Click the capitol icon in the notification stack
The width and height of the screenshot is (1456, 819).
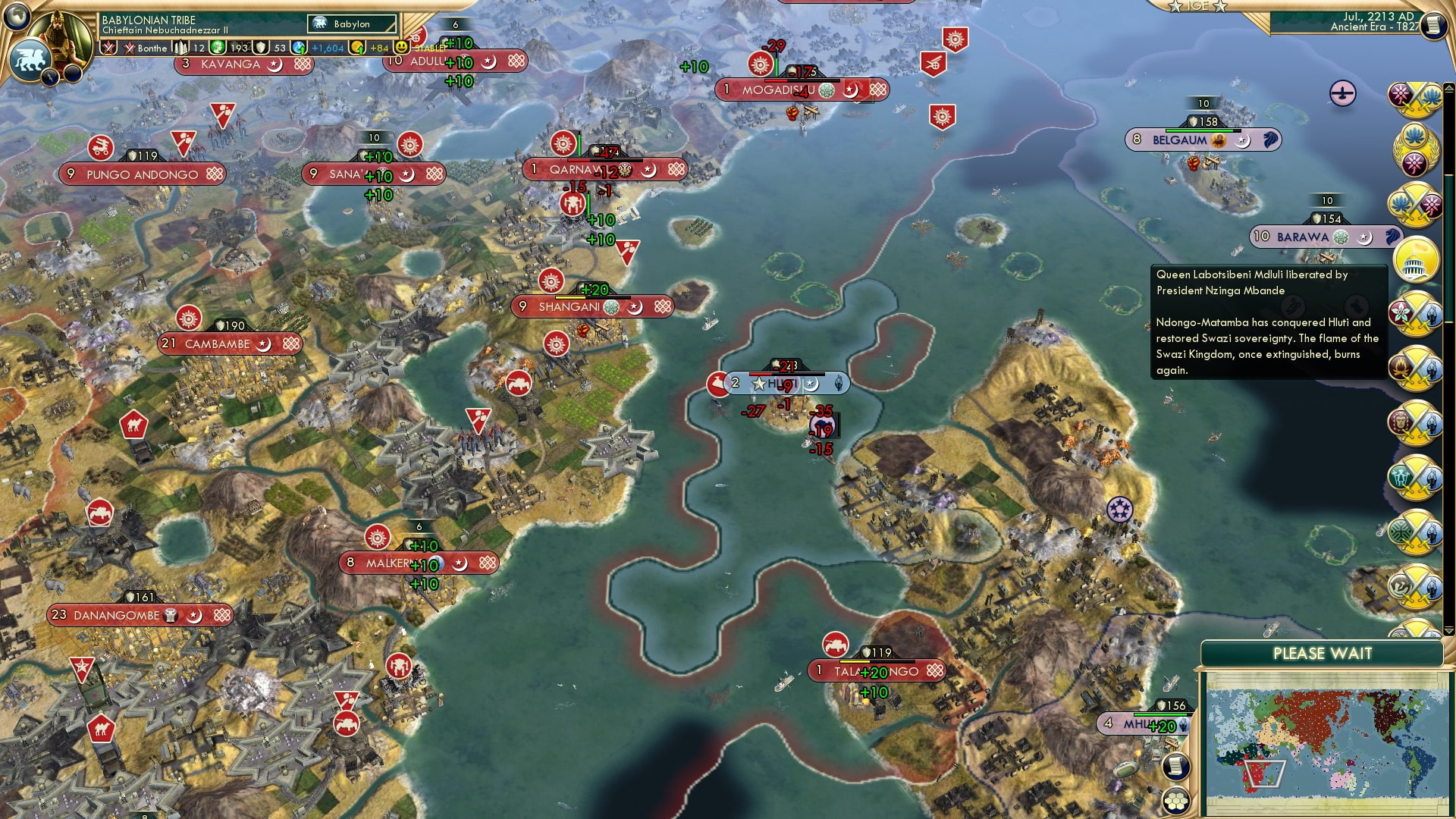click(1415, 261)
